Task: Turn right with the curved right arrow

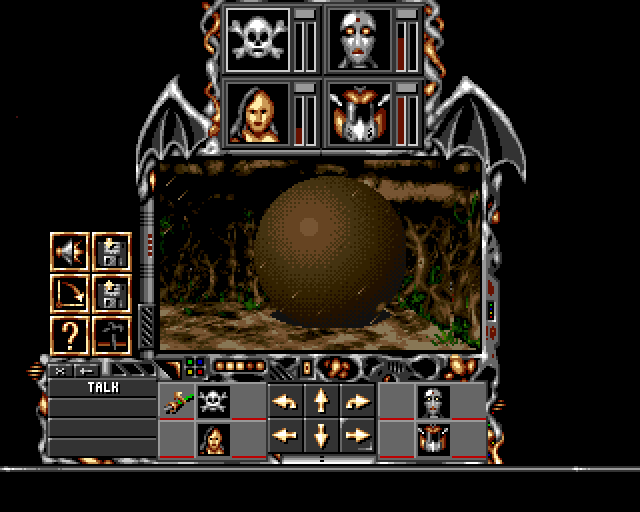Action: coord(357,401)
